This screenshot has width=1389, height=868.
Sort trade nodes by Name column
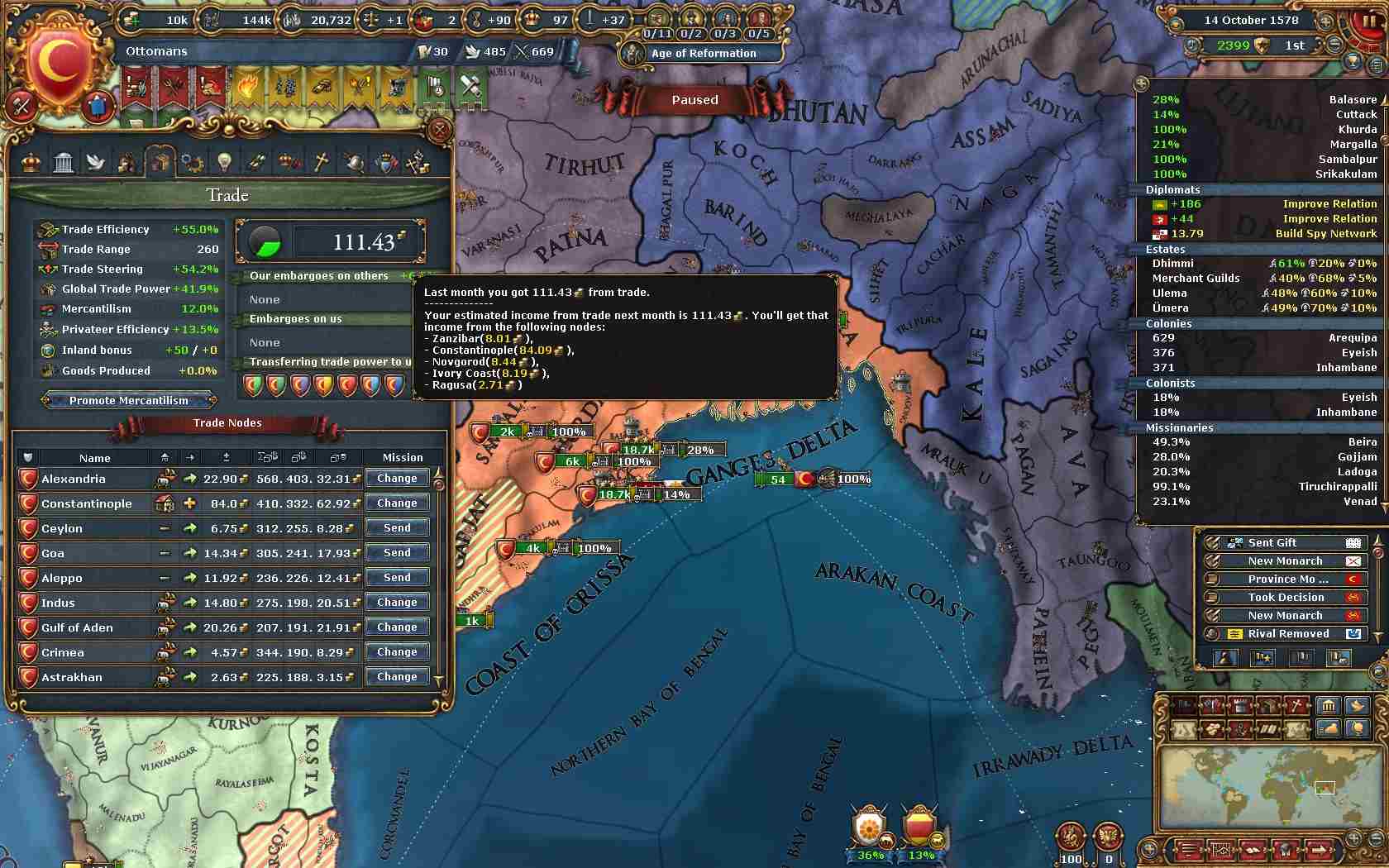94,458
